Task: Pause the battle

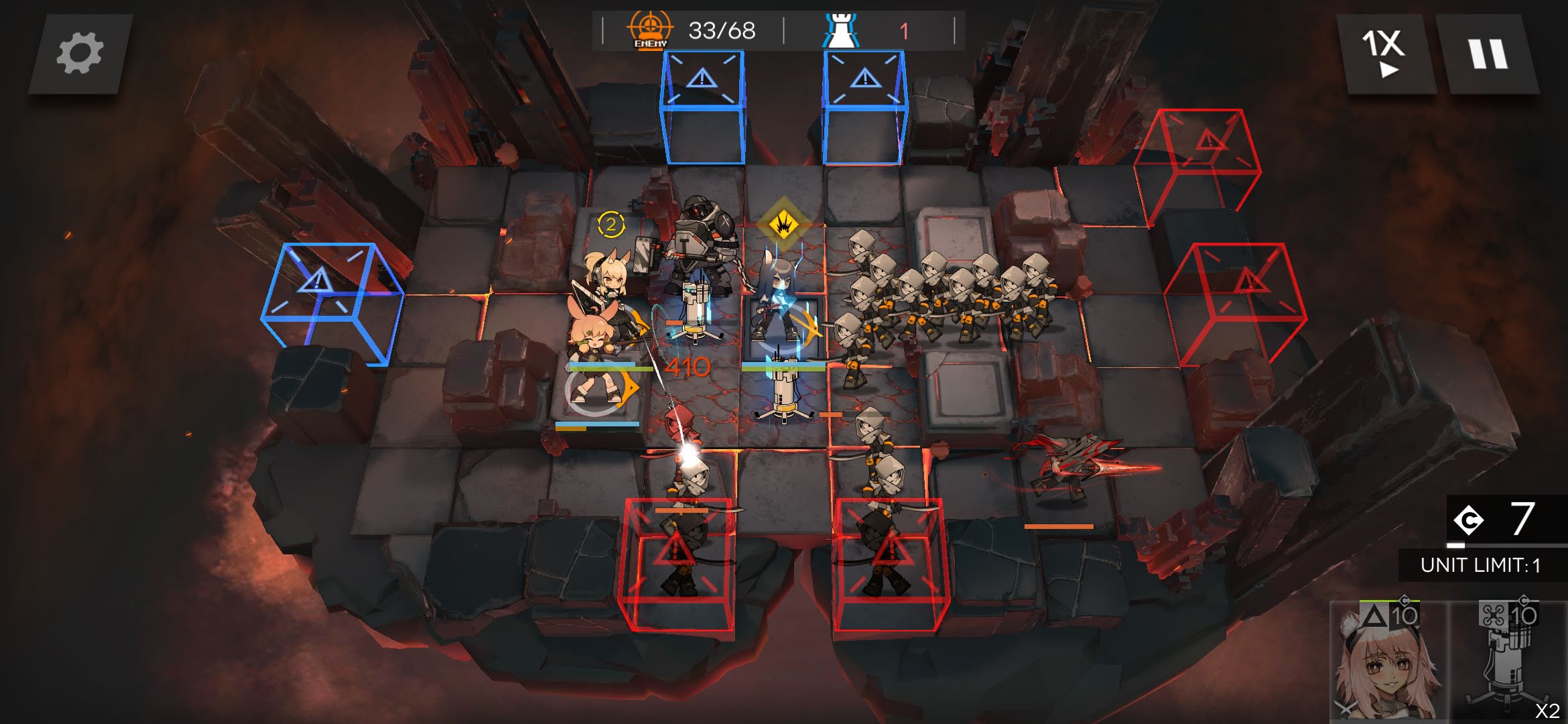Action: [1487, 54]
